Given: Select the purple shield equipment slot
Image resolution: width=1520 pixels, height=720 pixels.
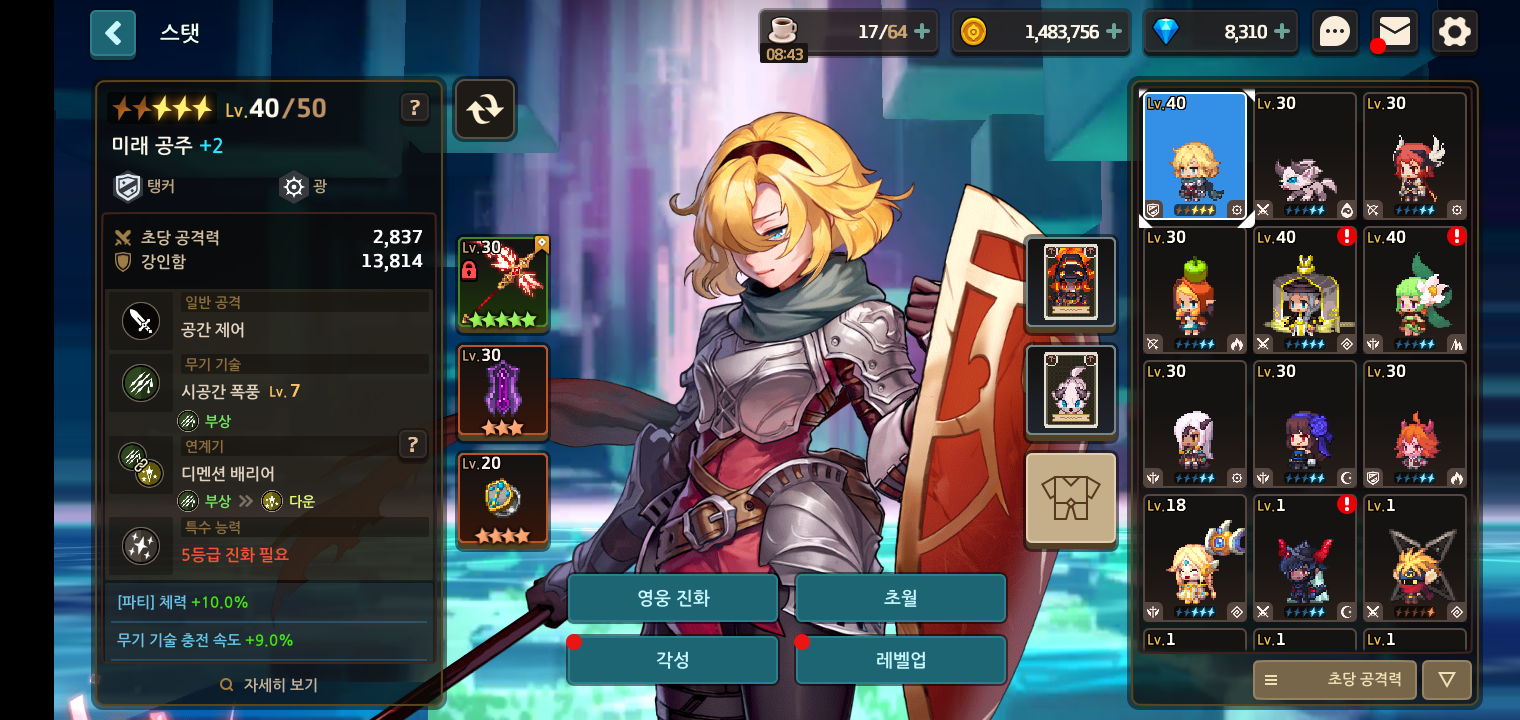Looking at the screenshot, I should point(503,391).
